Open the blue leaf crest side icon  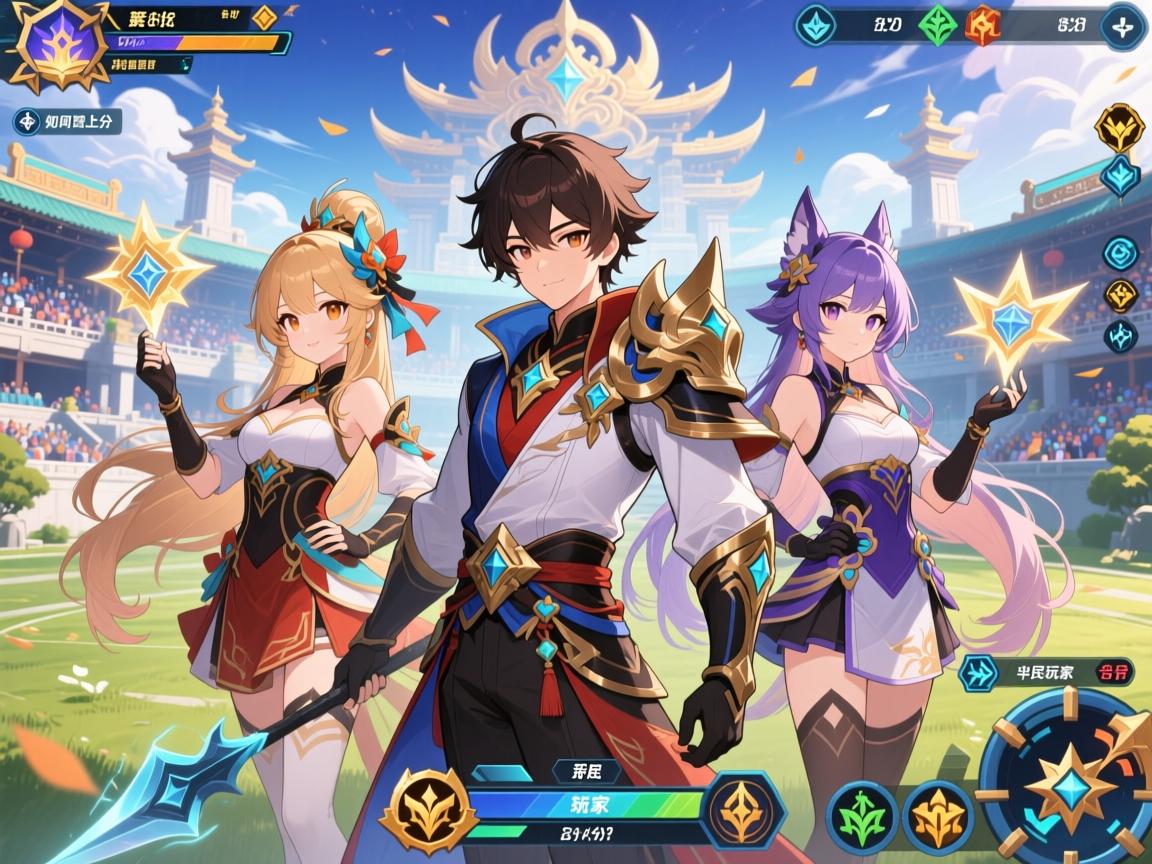click(x=1119, y=176)
